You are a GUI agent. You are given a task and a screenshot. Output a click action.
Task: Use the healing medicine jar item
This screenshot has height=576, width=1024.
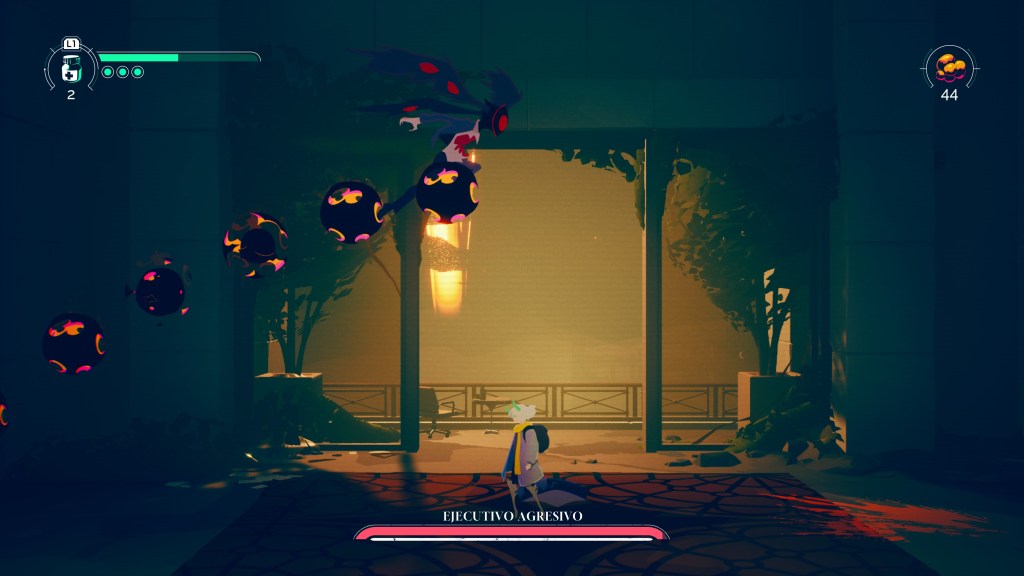[x=71, y=68]
